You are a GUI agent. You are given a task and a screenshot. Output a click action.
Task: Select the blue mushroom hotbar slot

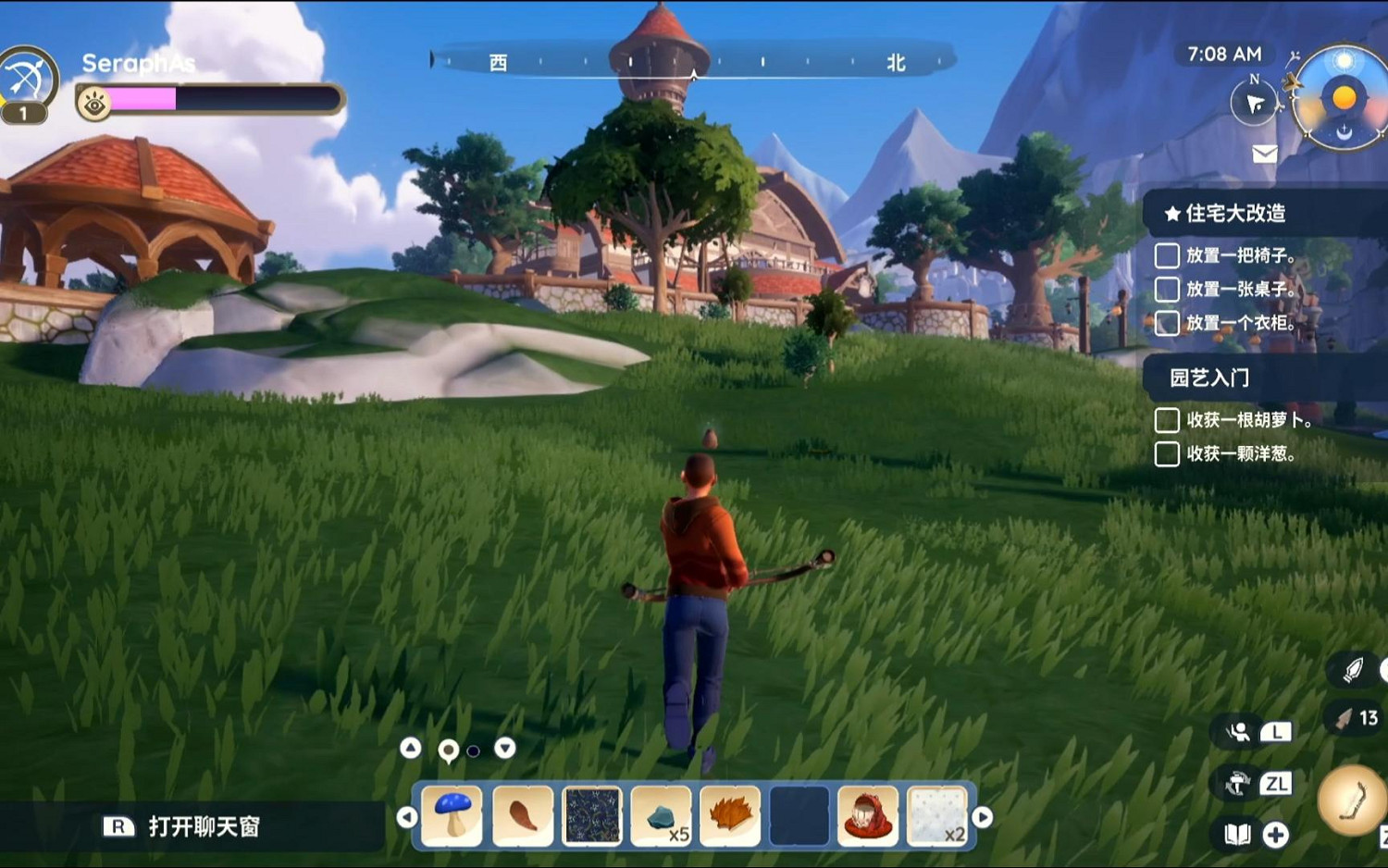[452, 815]
